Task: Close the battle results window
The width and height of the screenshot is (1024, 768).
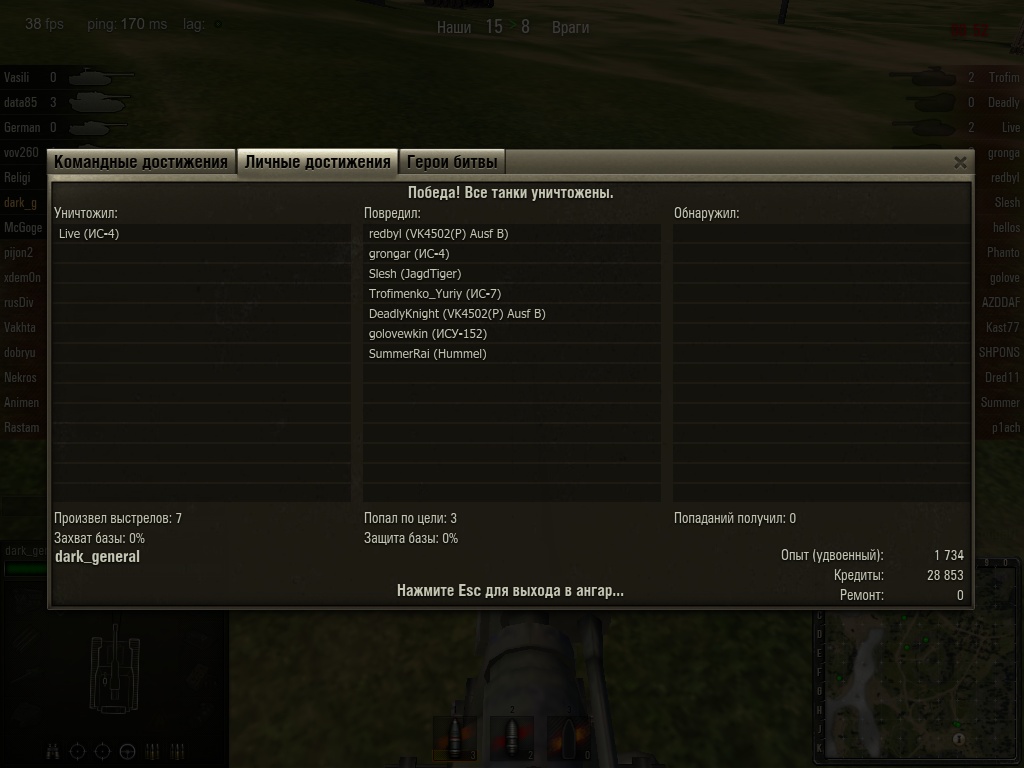Action: pyautogui.click(x=960, y=162)
